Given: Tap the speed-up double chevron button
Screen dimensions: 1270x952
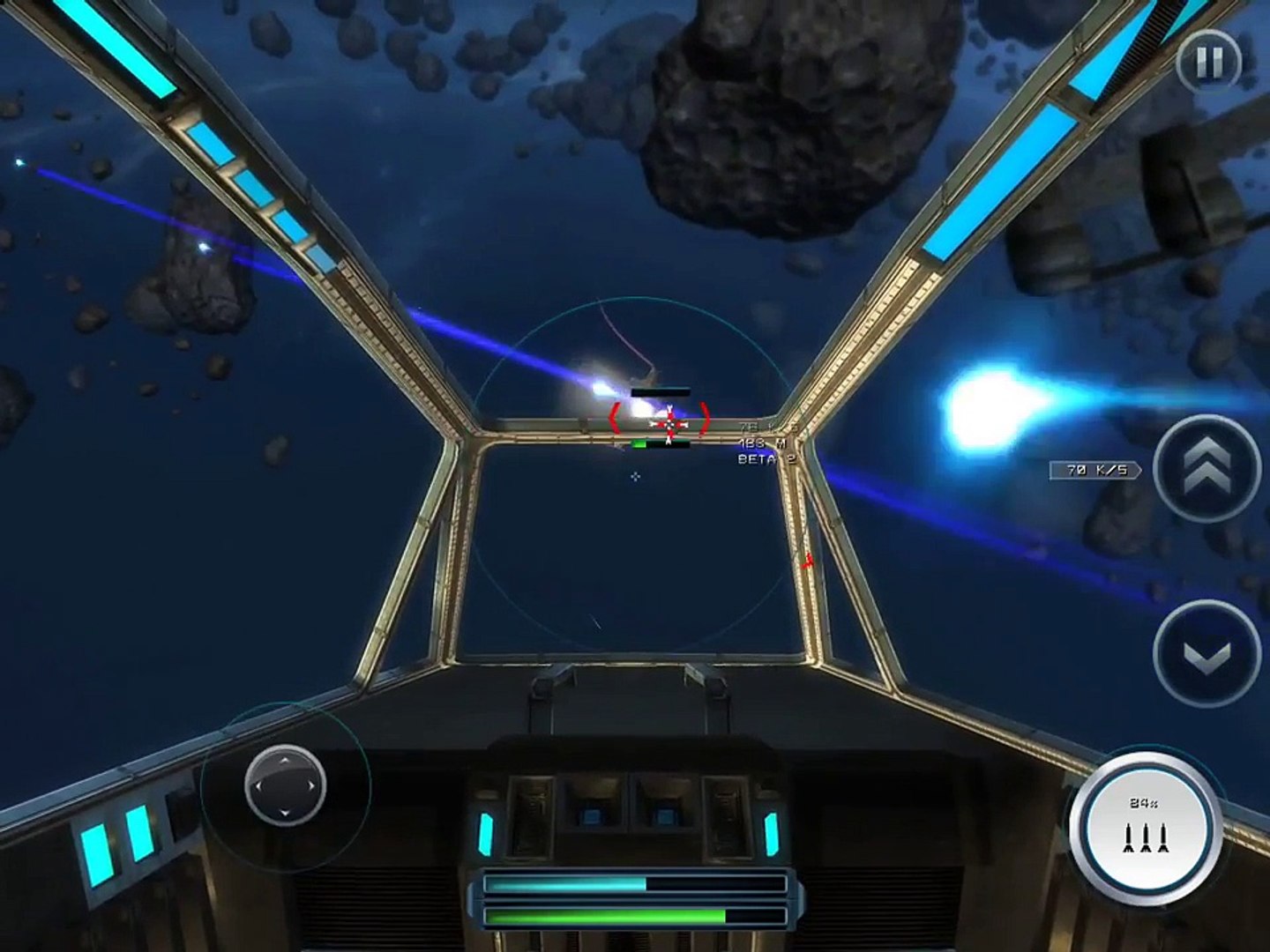Looking at the screenshot, I should click(x=1206, y=468).
